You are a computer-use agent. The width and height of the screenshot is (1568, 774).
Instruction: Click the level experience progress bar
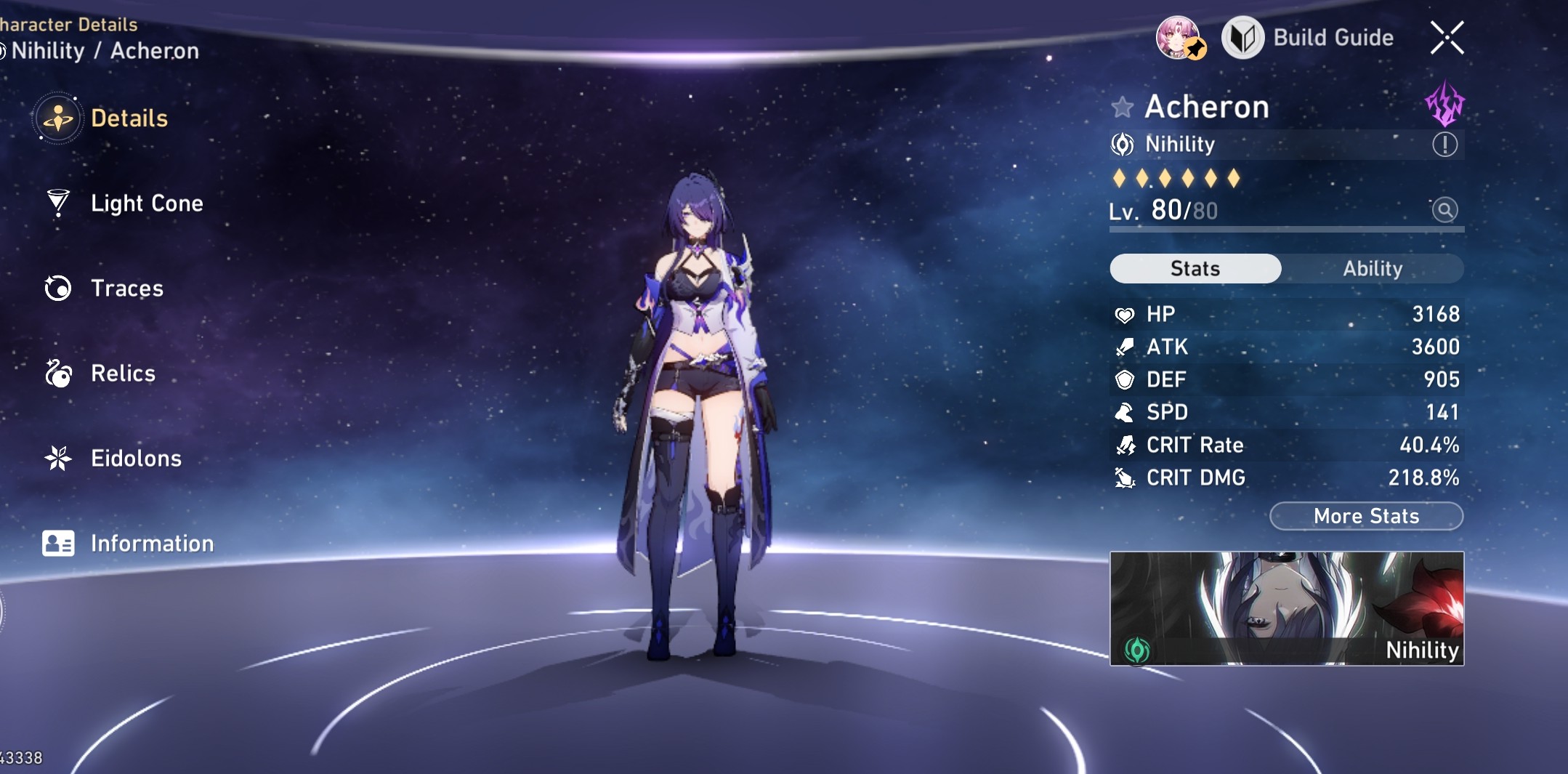(1286, 229)
